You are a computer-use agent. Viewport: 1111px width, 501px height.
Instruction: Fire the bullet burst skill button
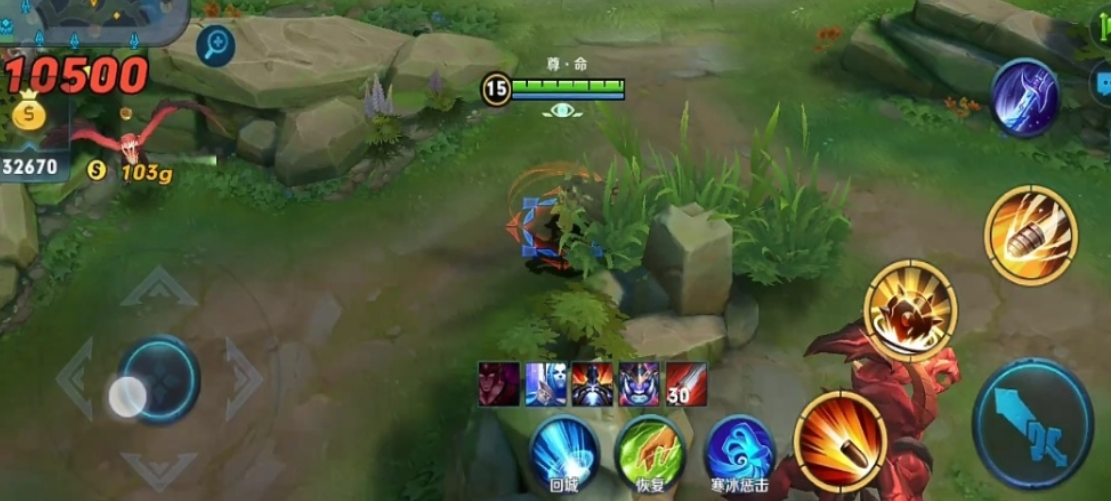pos(841,437)
